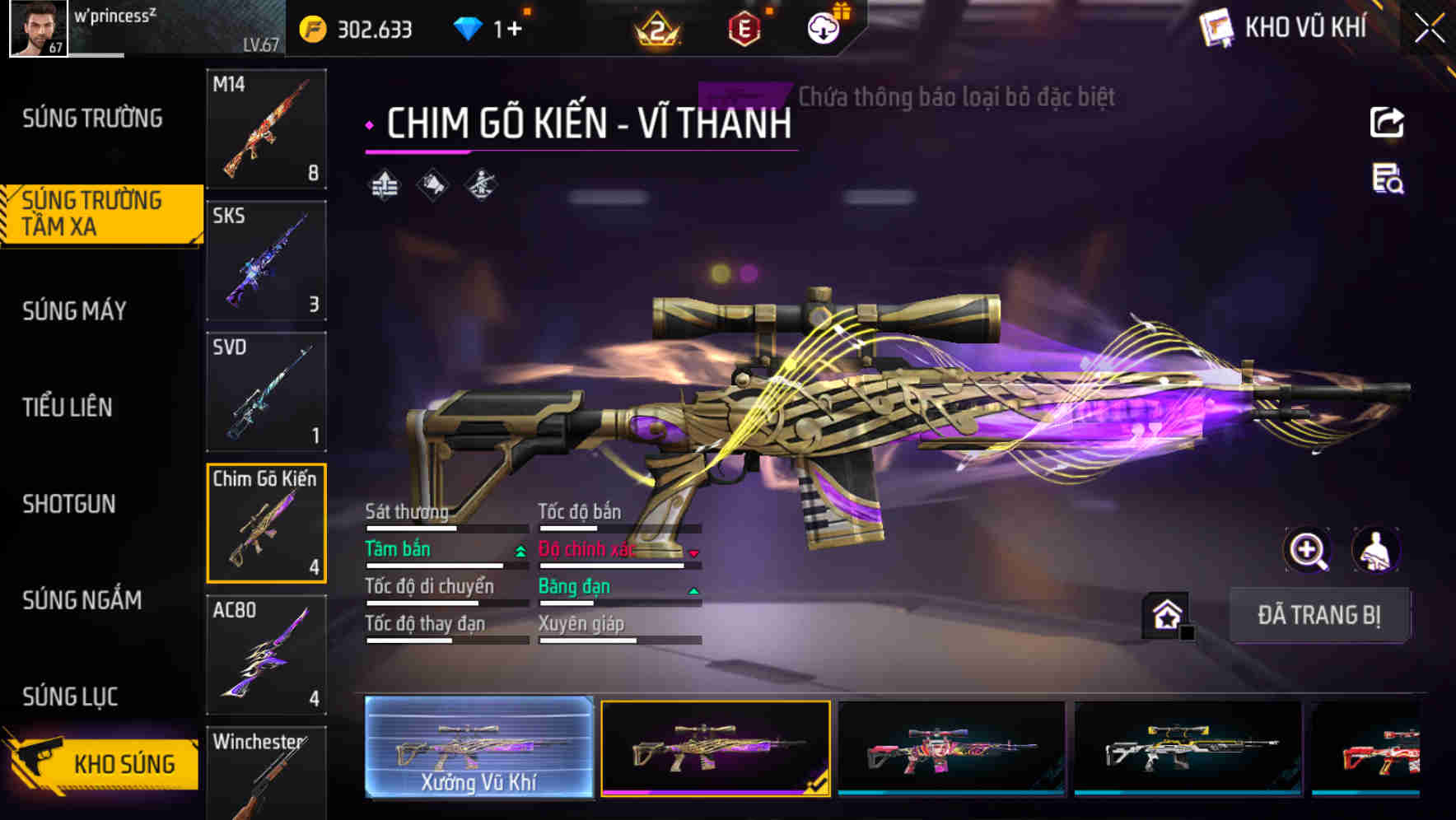
Task: Open the weapon share icon
Action: (1388, 121)
